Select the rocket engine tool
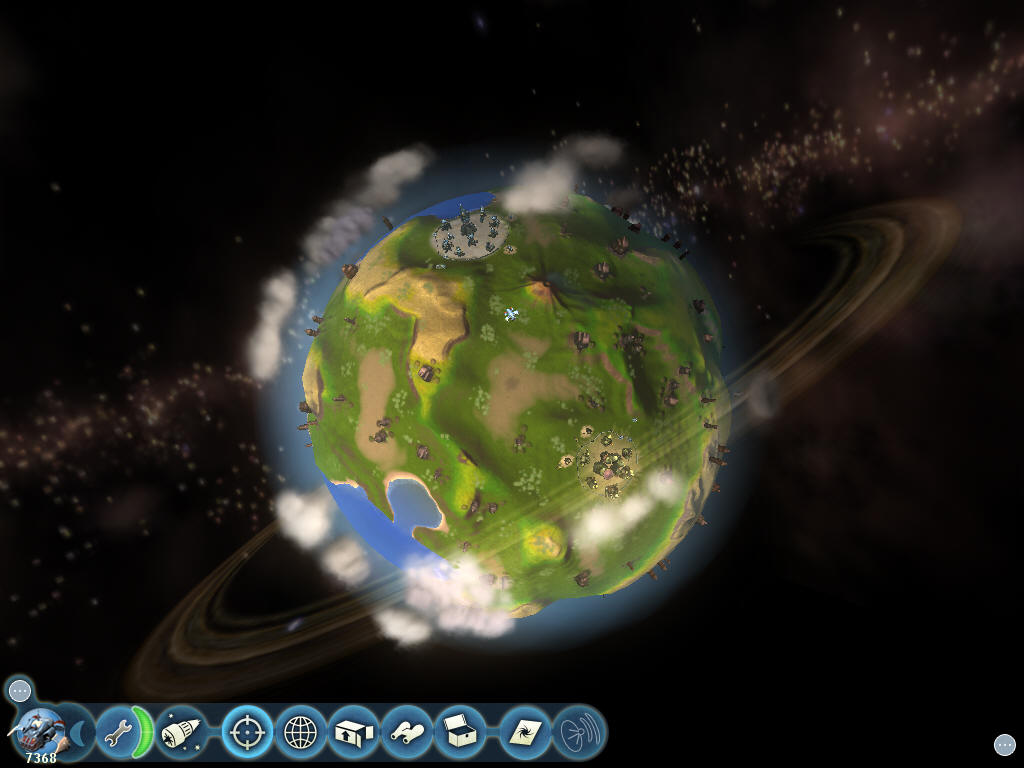Image resolution: width=1024 pixels, height=768 pixels. coord(180,733)
